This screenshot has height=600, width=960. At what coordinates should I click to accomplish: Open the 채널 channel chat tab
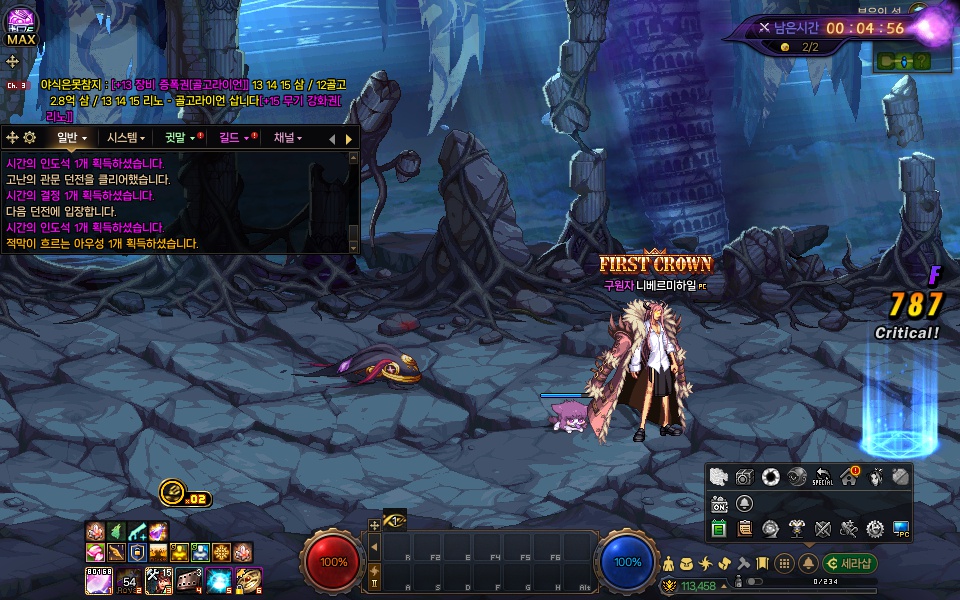[x=288, y=138]
